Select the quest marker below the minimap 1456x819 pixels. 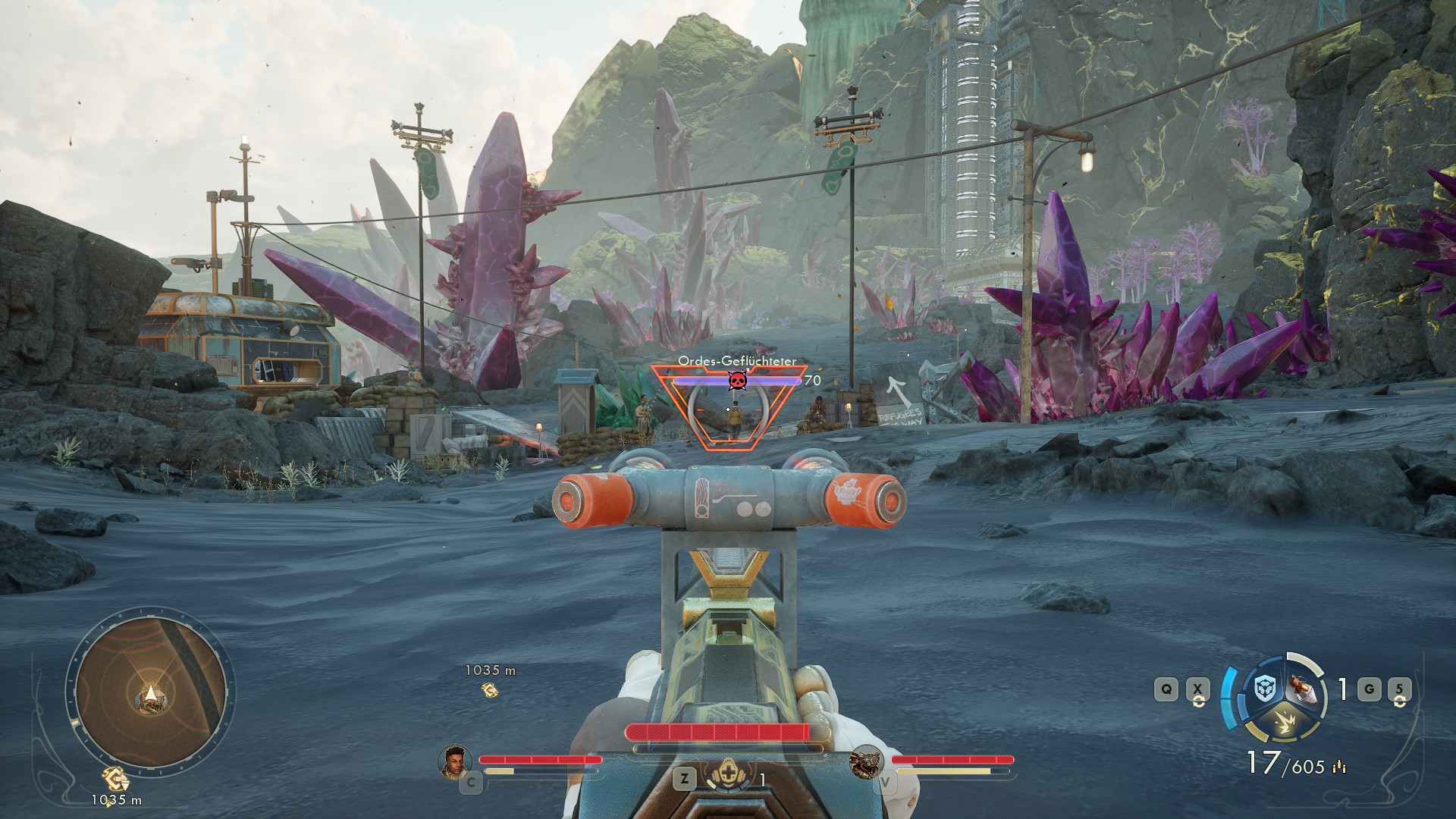click(117, 780)
